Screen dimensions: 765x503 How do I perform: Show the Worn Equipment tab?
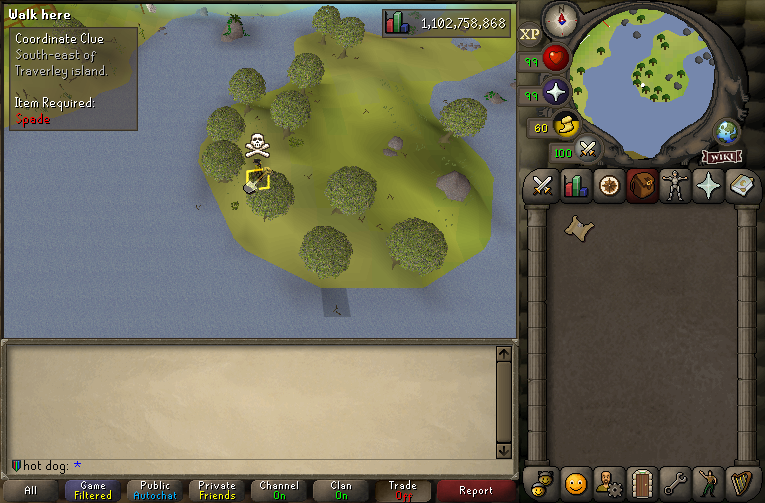pos(675,186)
